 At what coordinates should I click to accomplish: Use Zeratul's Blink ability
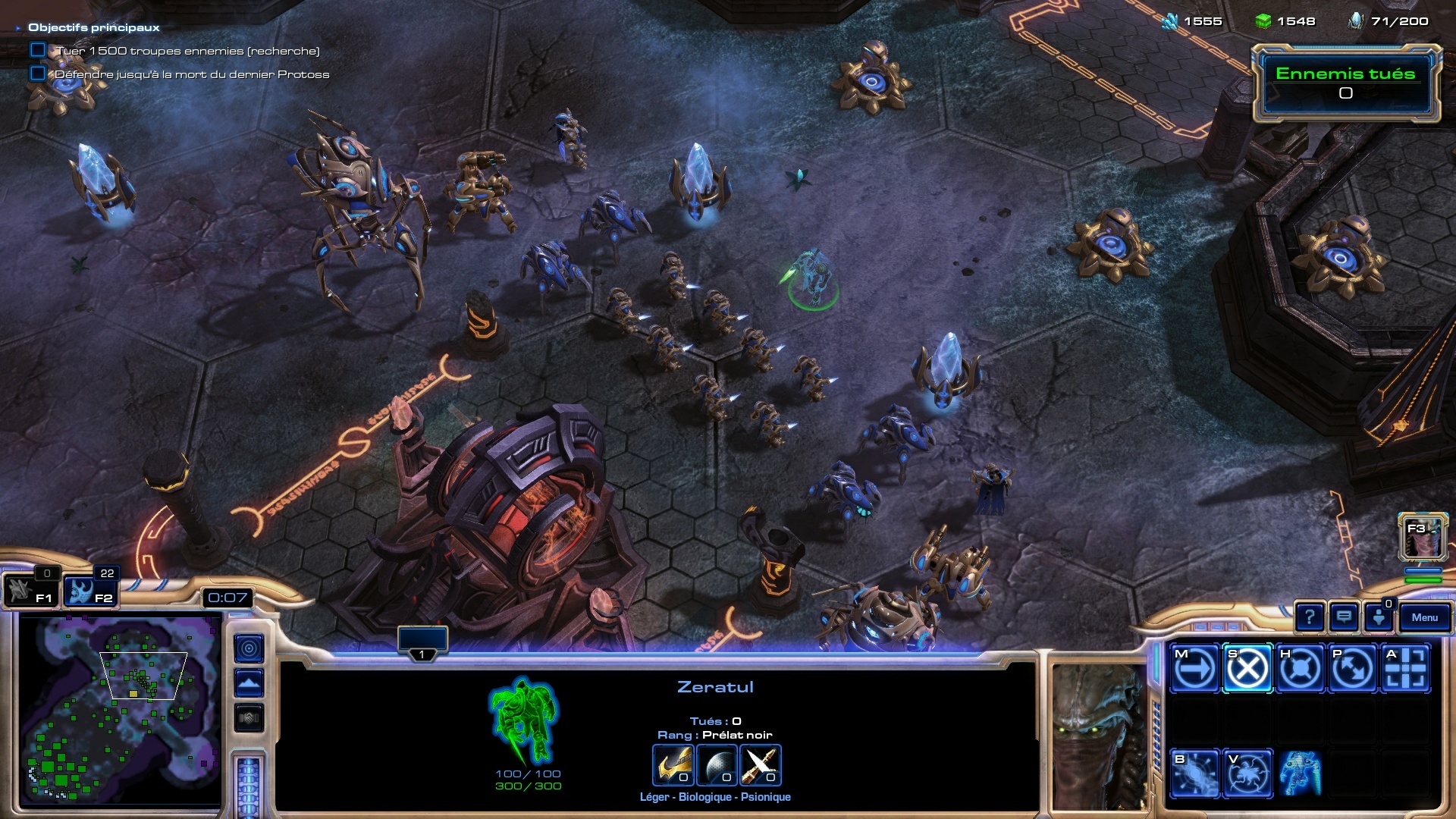(x=1194, y=773)
